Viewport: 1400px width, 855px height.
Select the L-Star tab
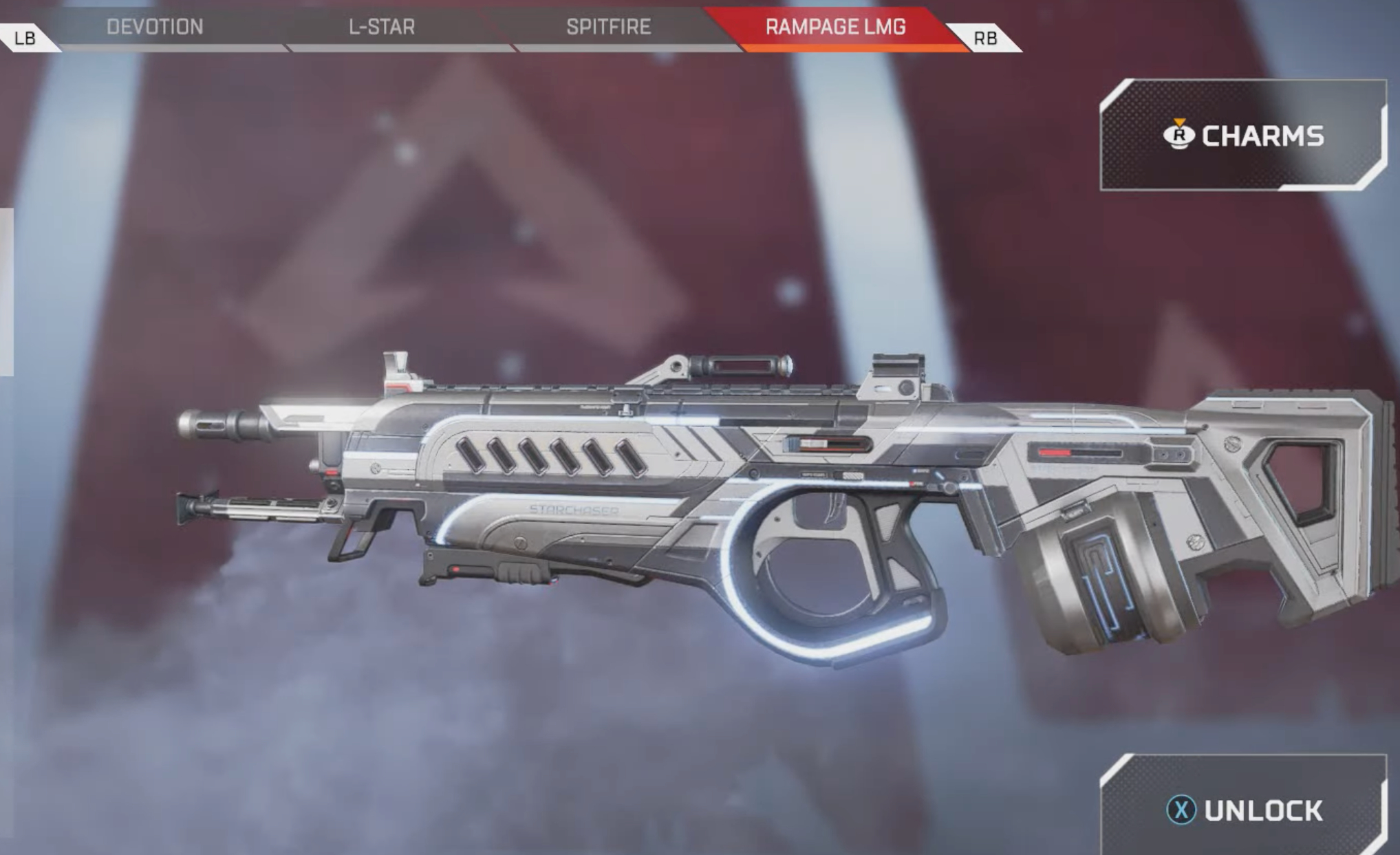[382, 28]
